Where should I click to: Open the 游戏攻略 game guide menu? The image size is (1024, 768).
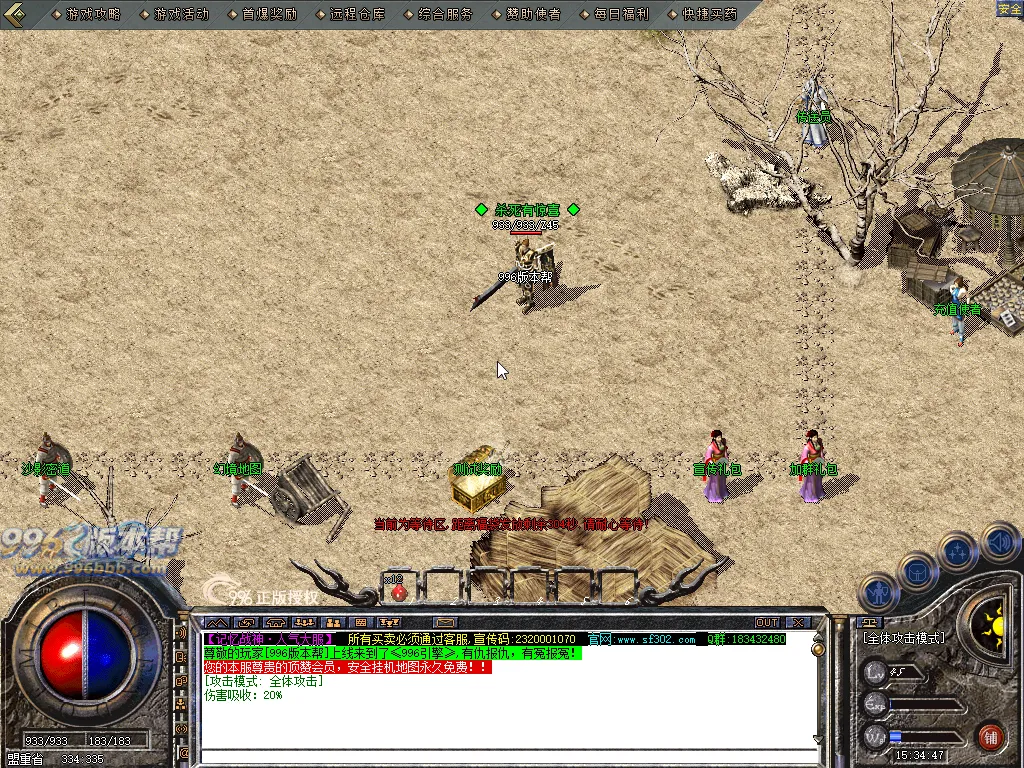tap(93, 14)
